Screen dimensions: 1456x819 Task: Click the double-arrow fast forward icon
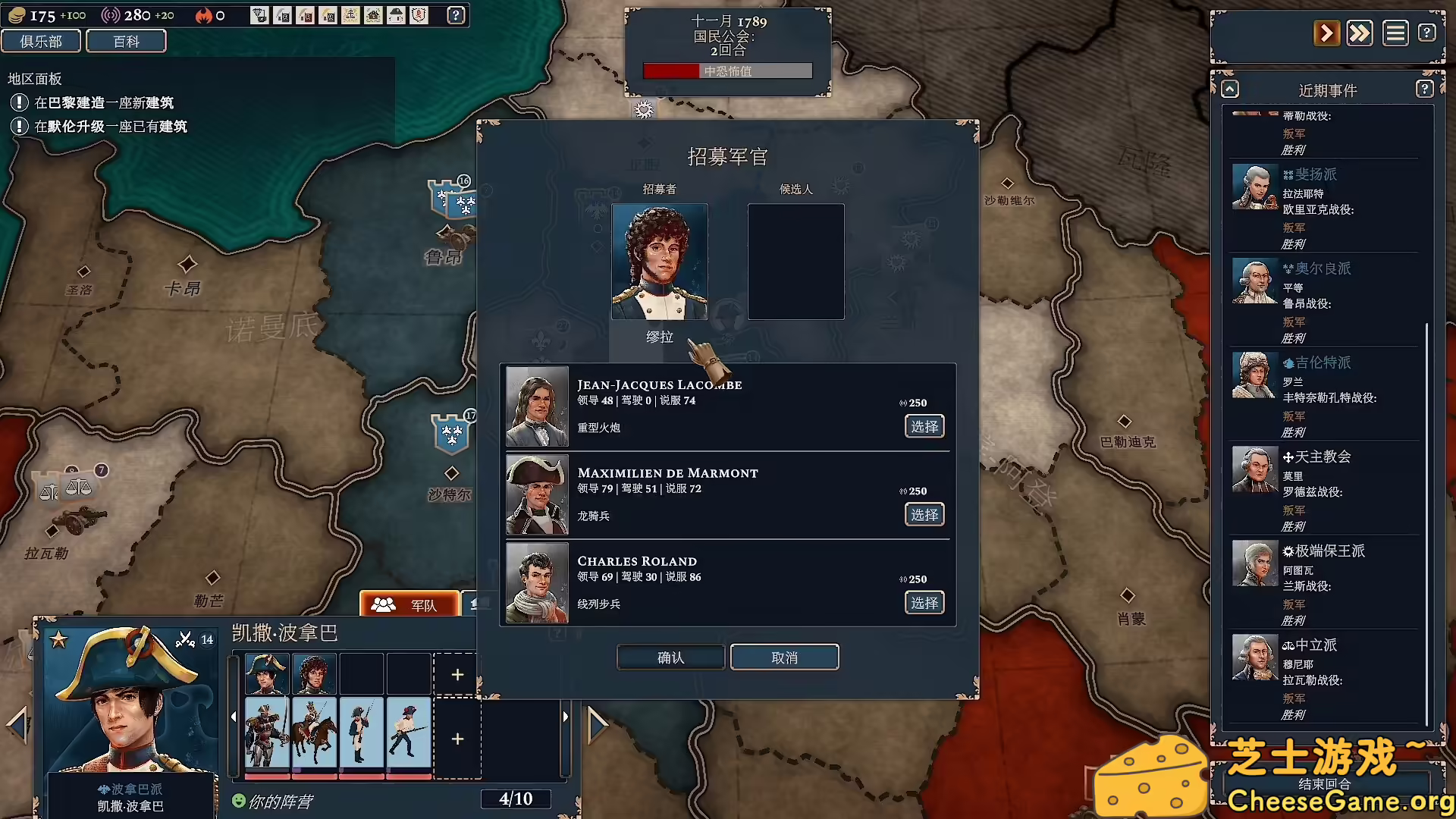1360,33
